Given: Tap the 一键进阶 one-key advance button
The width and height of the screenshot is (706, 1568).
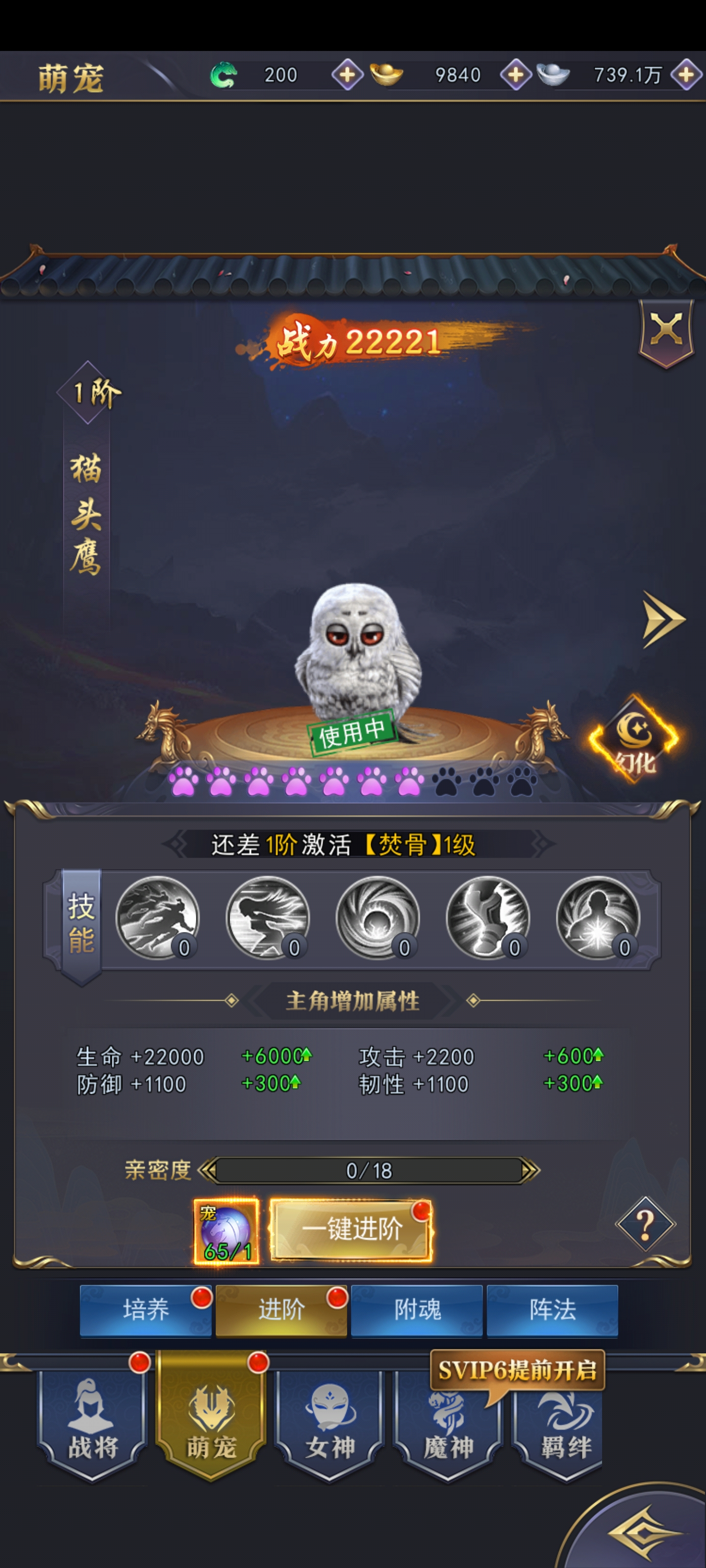Looking at the screenshot, I should [352, 1229].
